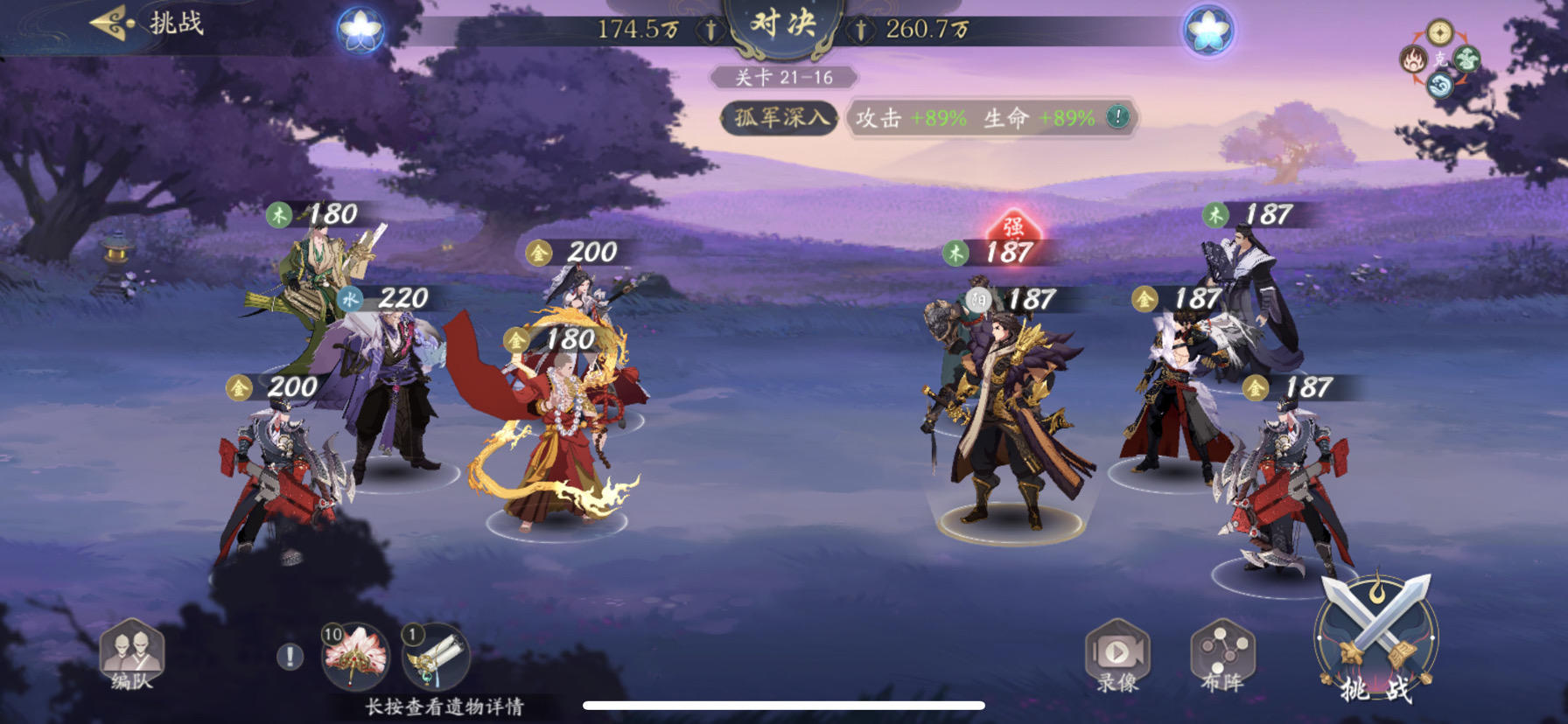Image resolution: width=1568 pixels, height=724 pixels.
Task: Tap the metal element icon in the 克 wheel
Action: (1439, 33)
